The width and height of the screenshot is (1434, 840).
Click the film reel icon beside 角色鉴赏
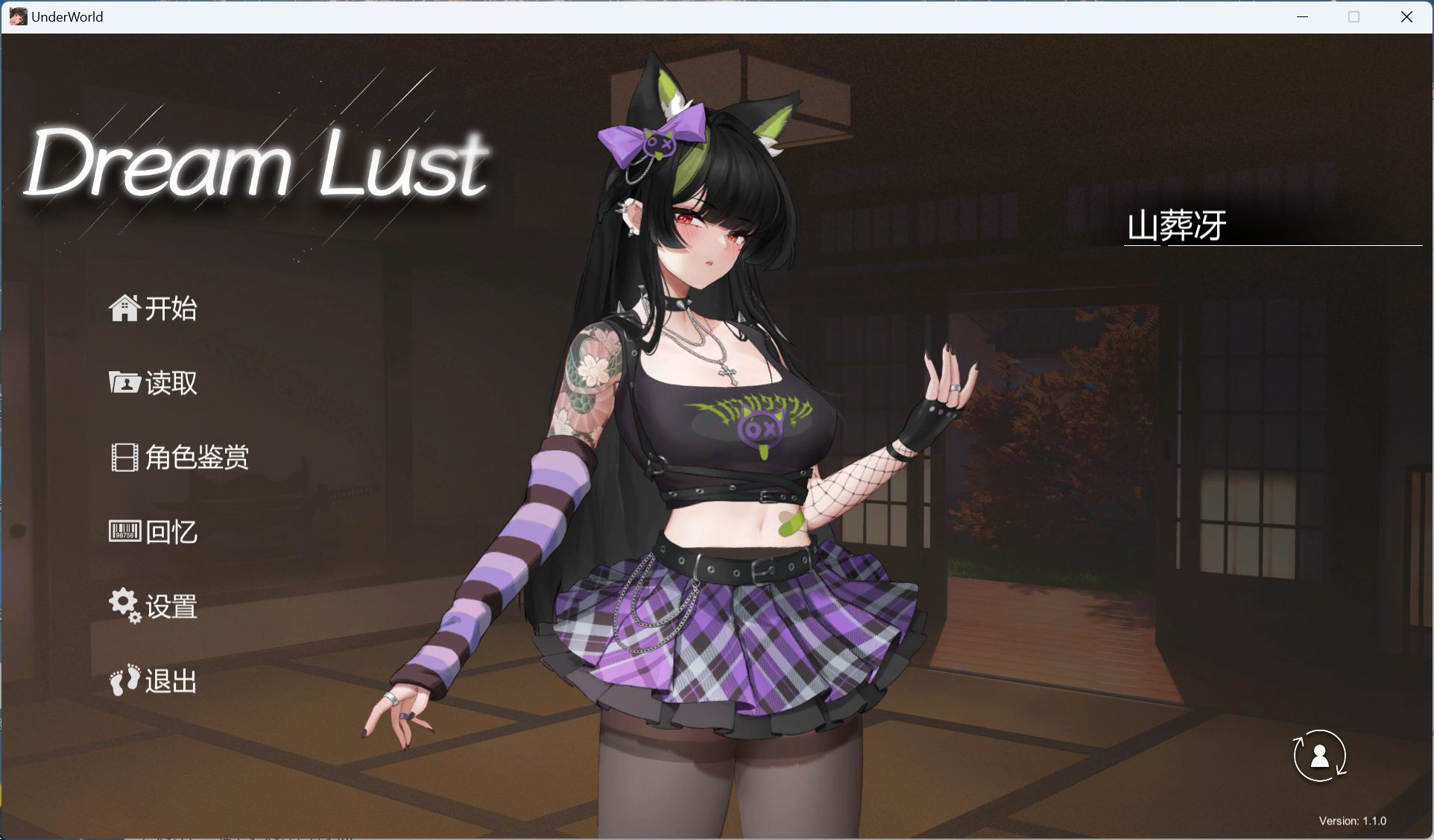124,457
